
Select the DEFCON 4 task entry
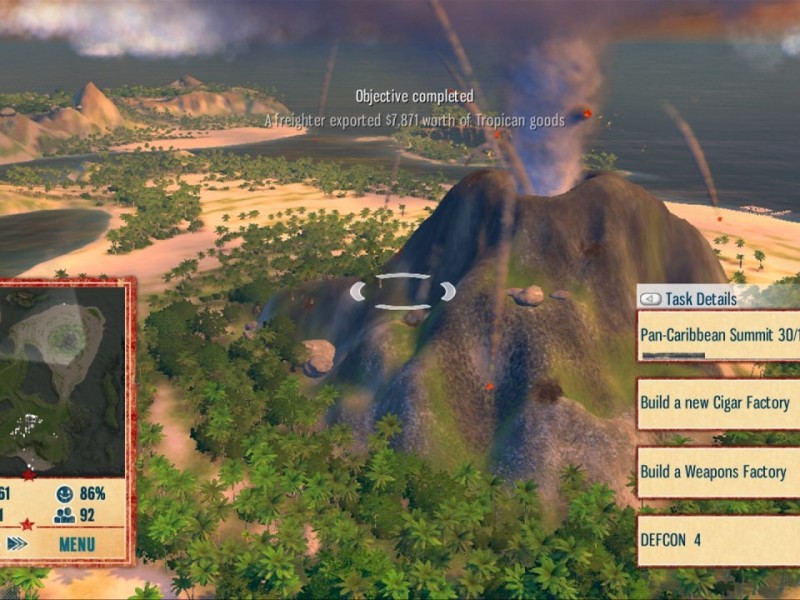[x=718, y=540]
